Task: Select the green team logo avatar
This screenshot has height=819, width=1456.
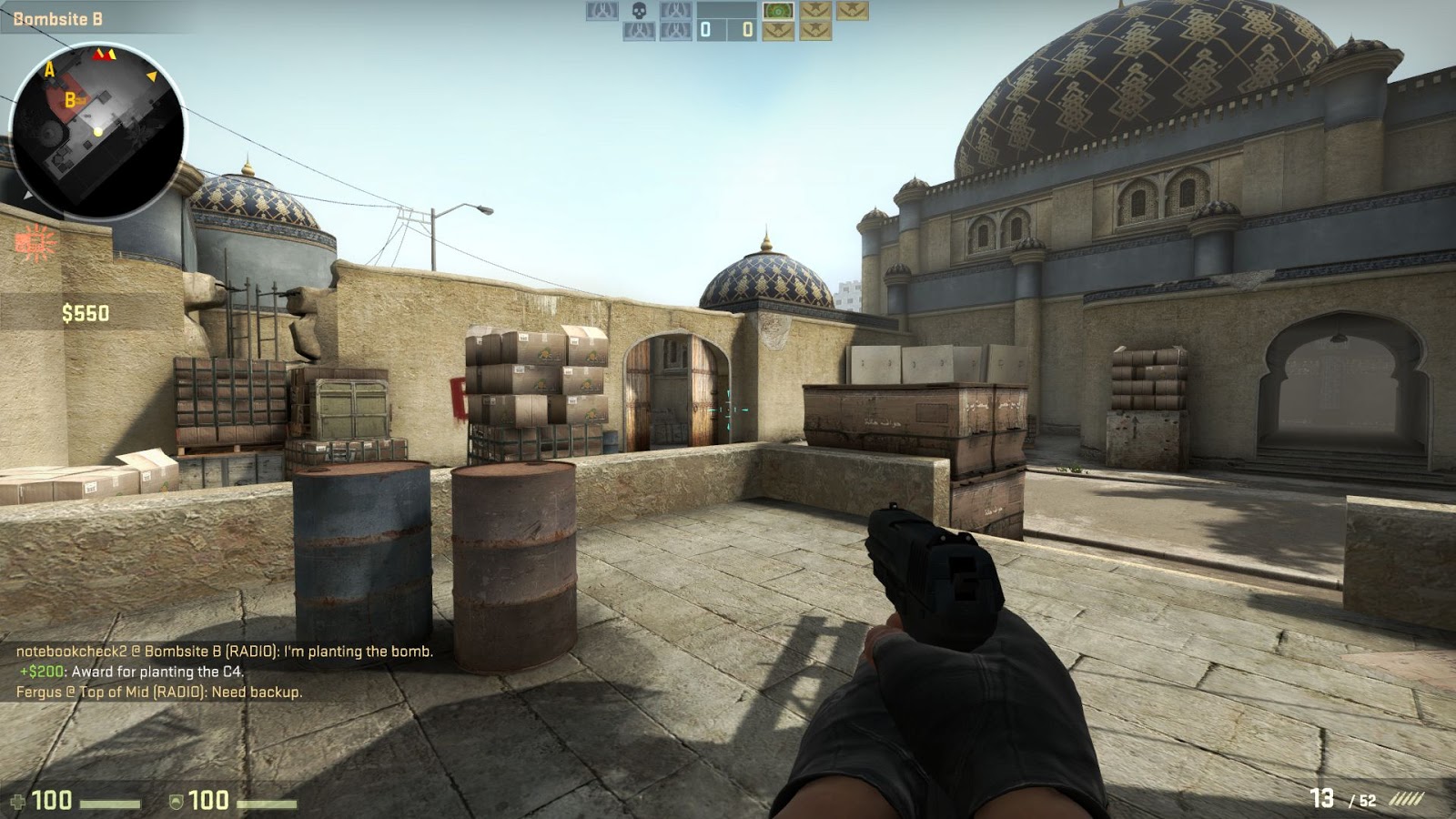Action: [x=778, y=12]
